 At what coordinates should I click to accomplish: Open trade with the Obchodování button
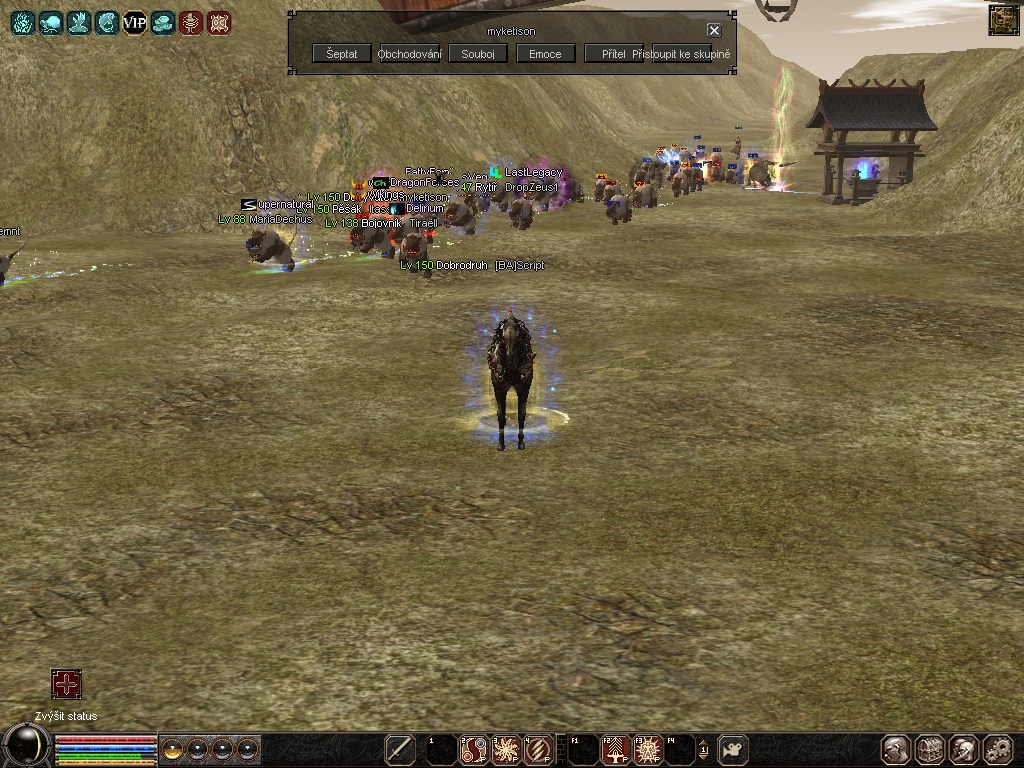410,54
